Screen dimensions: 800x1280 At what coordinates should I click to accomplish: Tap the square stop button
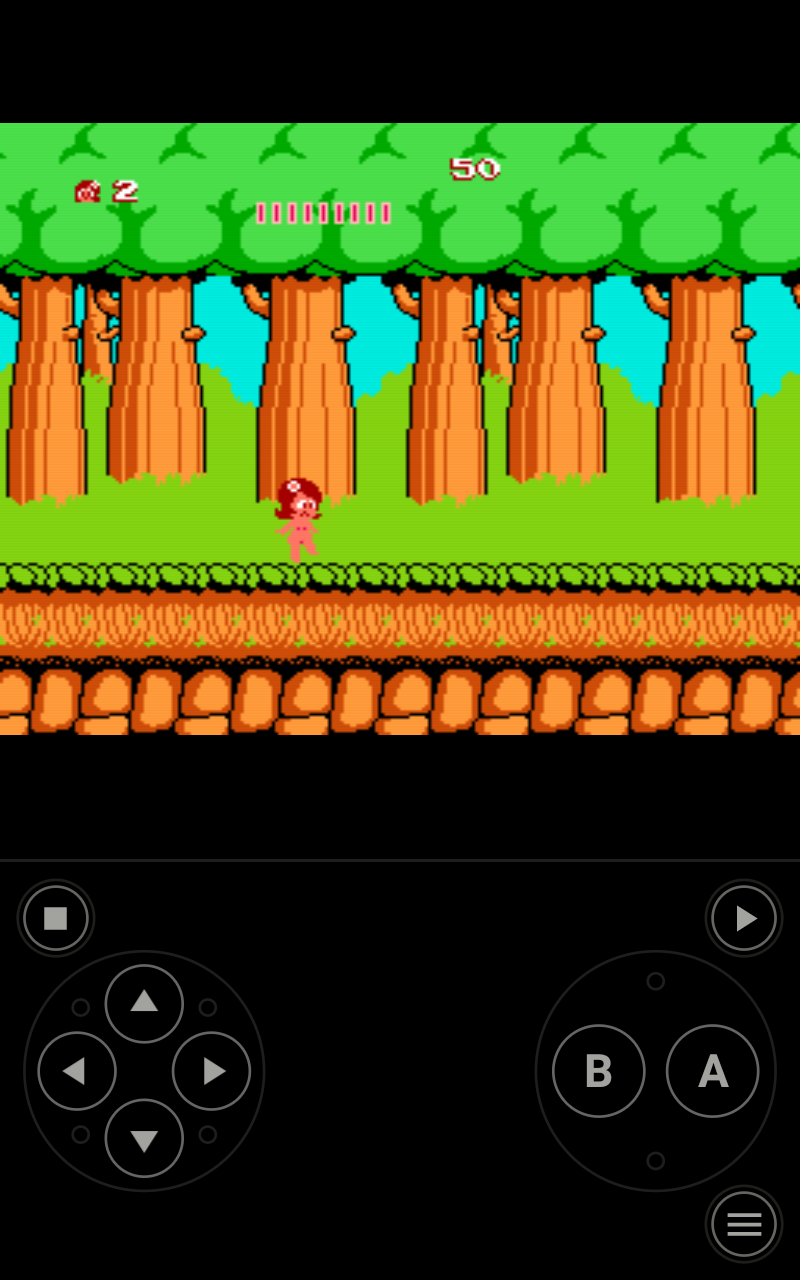coord(56,918)
